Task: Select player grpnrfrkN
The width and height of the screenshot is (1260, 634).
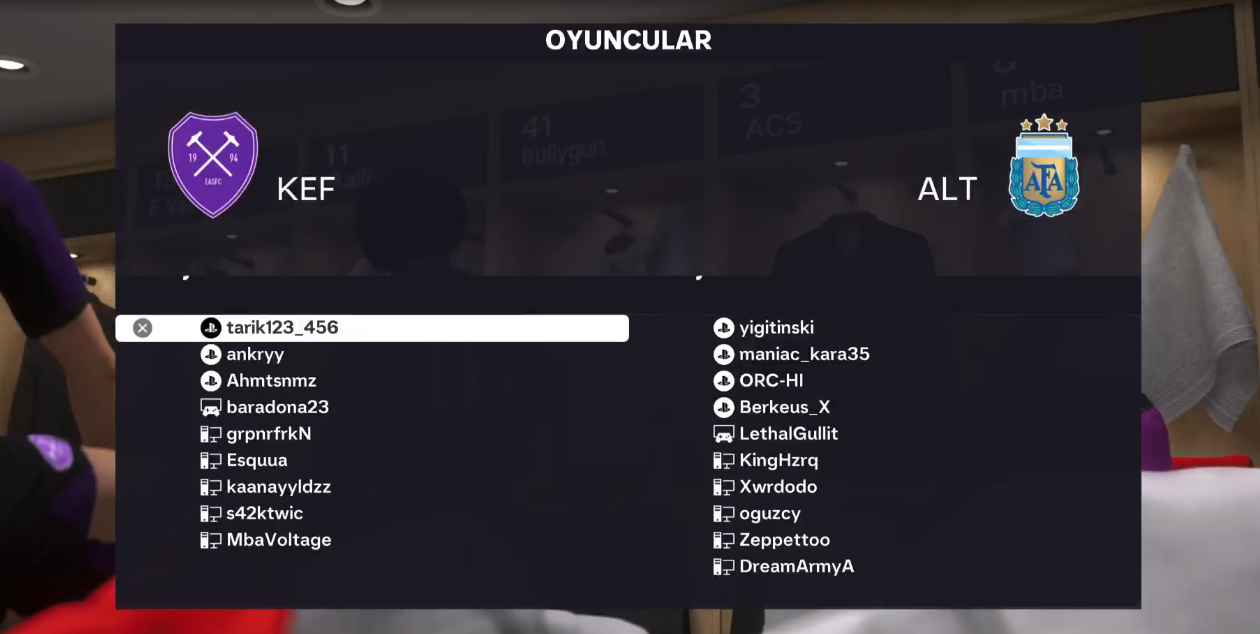Action: [x=269, y=434]
